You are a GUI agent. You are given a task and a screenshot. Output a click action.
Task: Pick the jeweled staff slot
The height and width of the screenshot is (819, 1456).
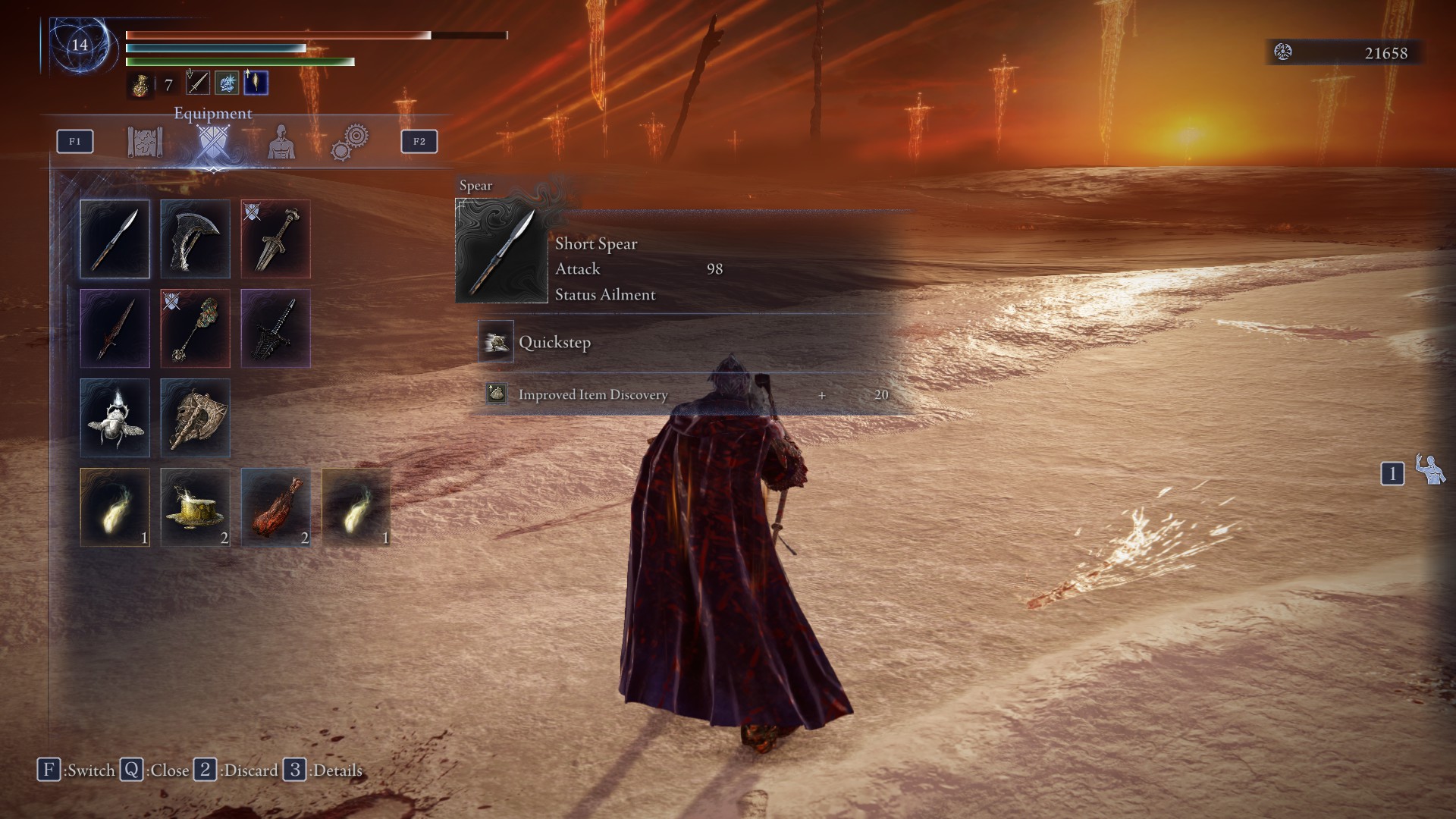pyautogui.click(x=195, y=328)
